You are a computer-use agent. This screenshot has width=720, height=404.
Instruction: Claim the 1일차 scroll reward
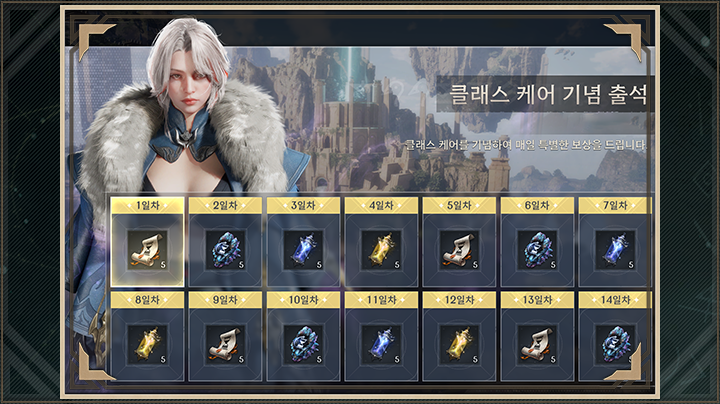(147, 249)
